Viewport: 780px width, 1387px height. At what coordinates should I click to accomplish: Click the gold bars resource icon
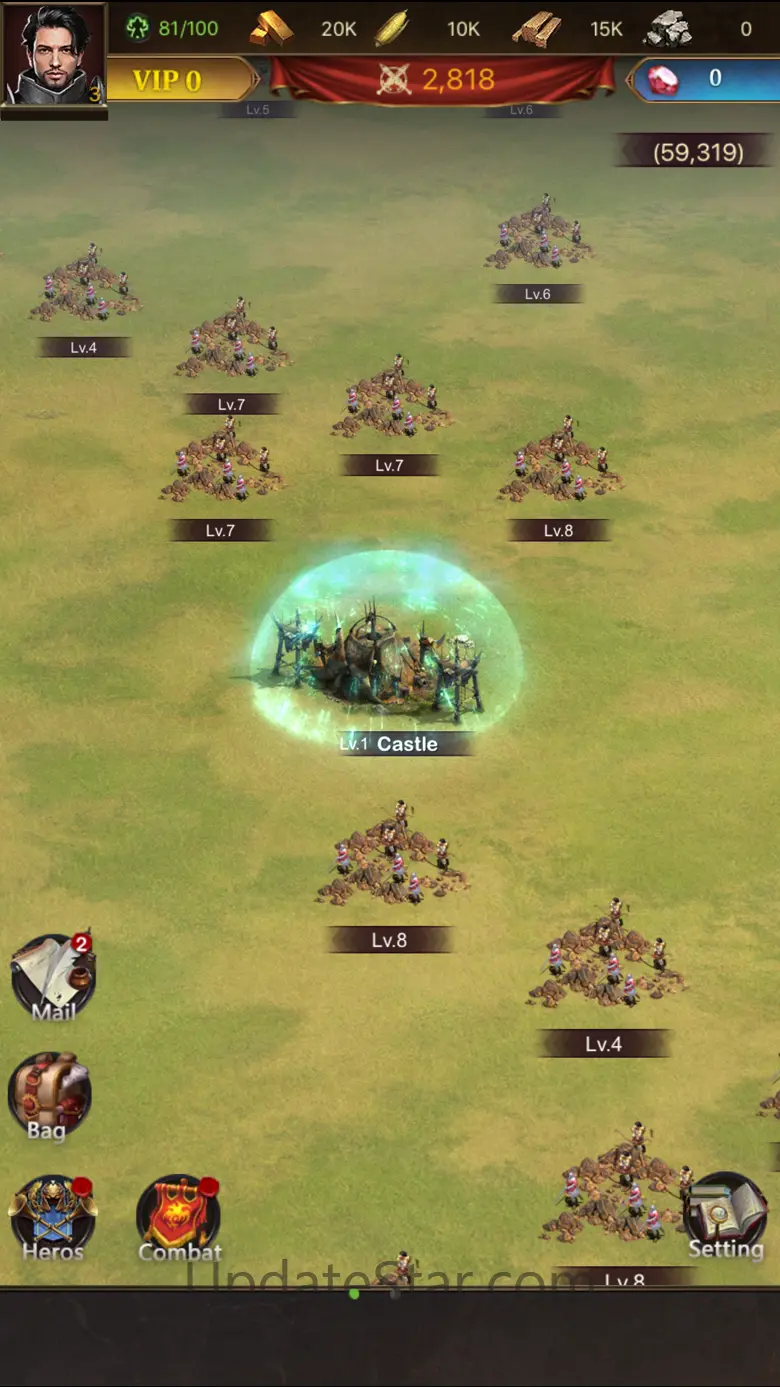pyautogui.click(x=271, y=29)
